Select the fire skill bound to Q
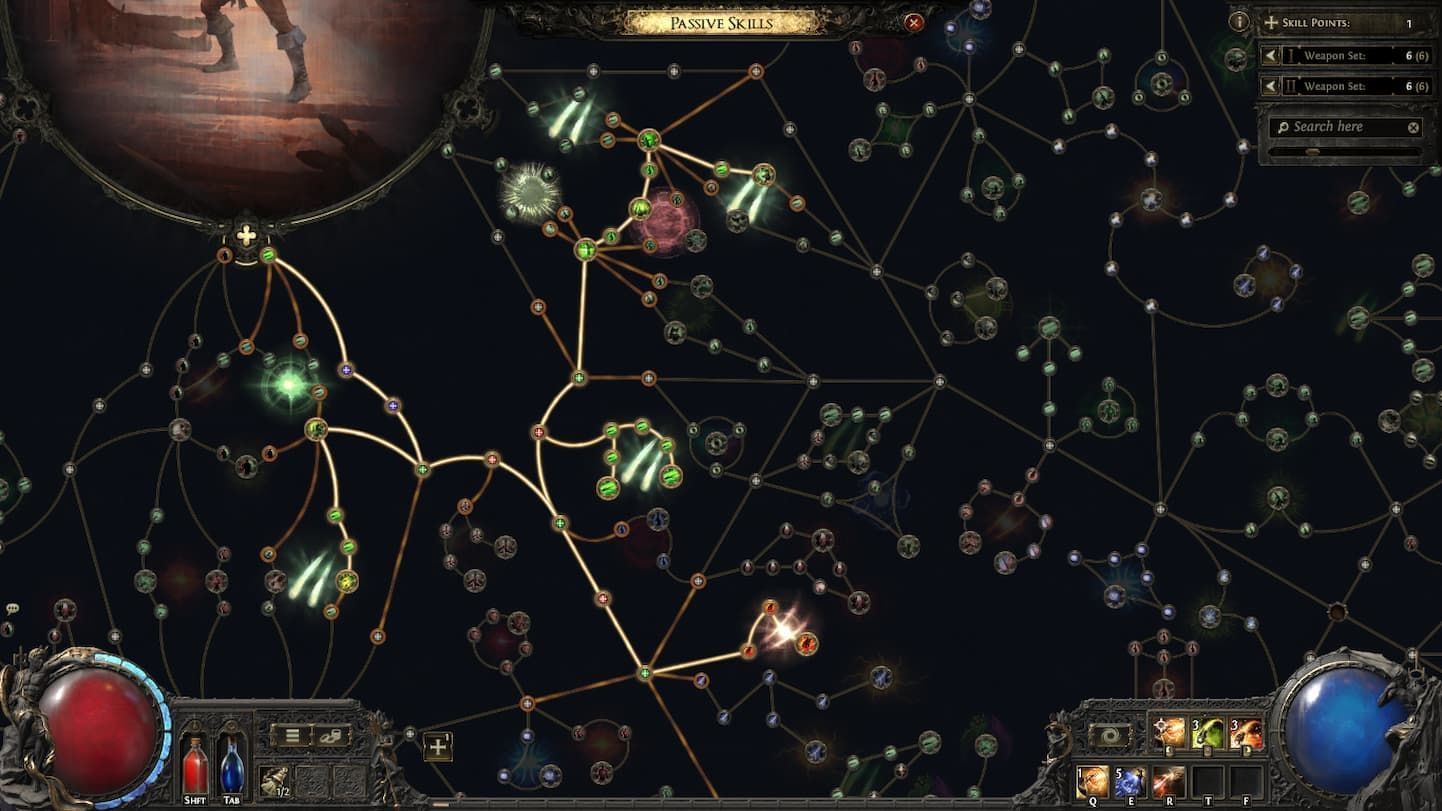 (1093, 780)
